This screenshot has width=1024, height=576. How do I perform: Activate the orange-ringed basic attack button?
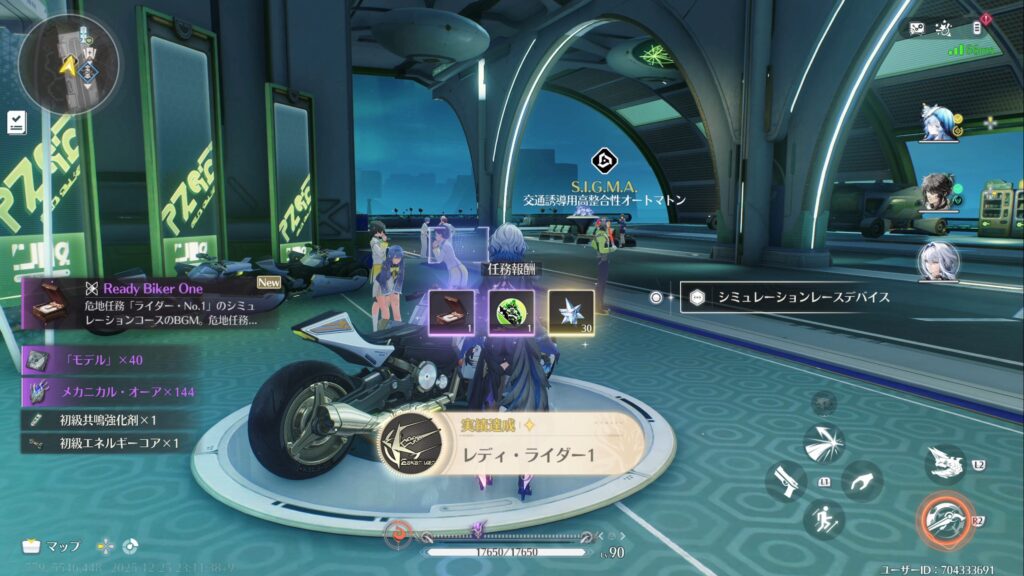pyautogui.click(x=945, y=518)
